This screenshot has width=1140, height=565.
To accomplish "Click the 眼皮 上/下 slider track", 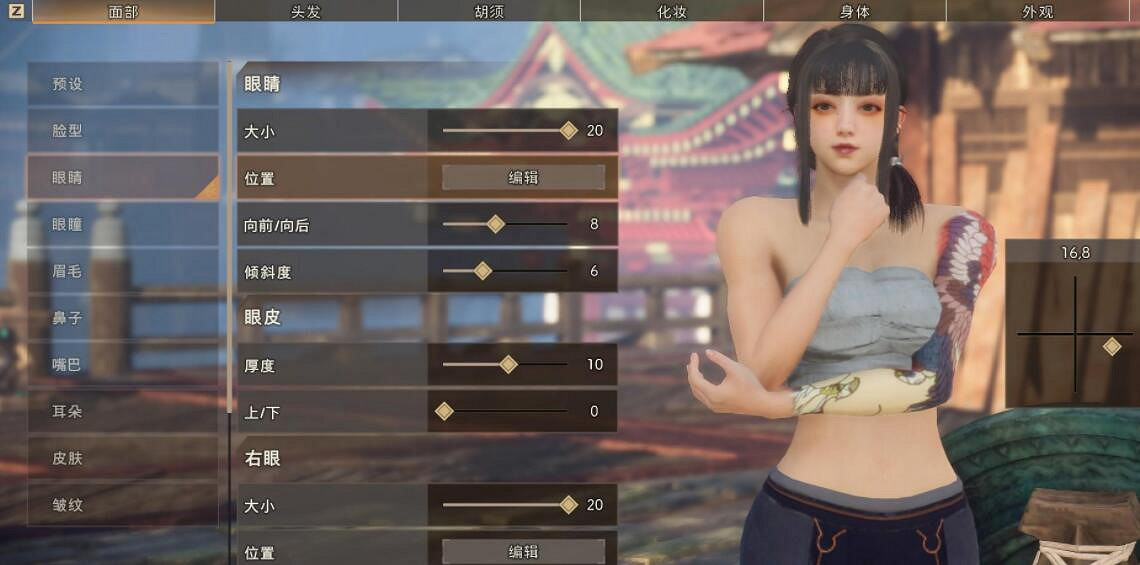I will [x=505, y=411].
